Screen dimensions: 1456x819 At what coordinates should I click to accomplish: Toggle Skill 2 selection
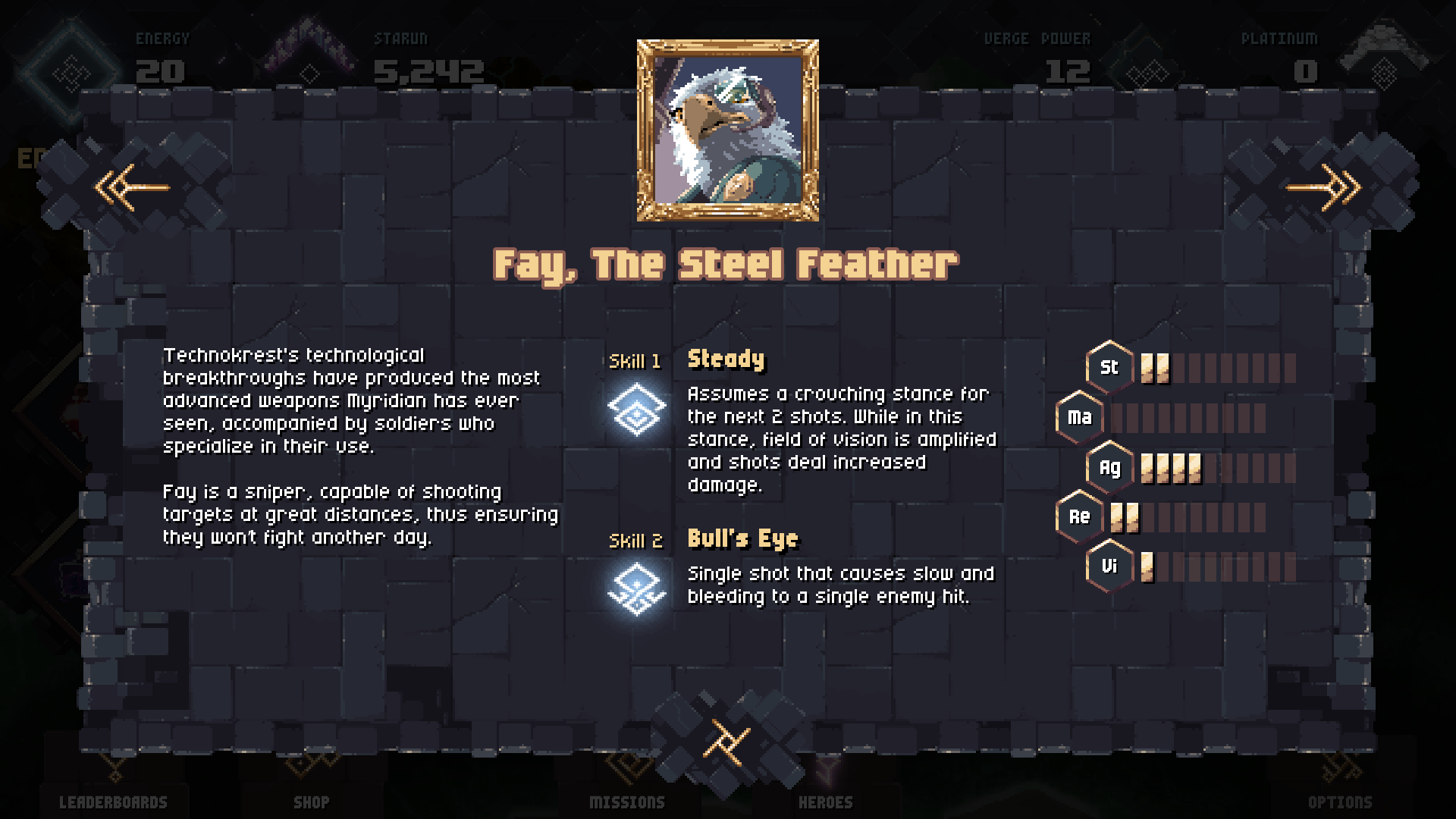click(635, 541)
